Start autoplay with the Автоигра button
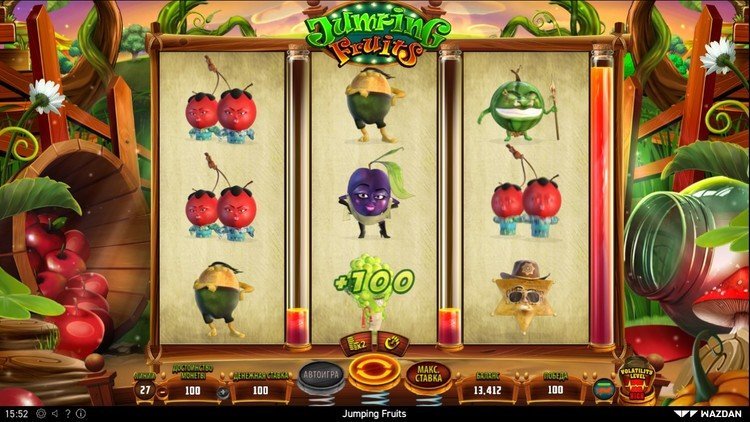Viewport: 750px width, 422px height. click(x=319, y=374)
